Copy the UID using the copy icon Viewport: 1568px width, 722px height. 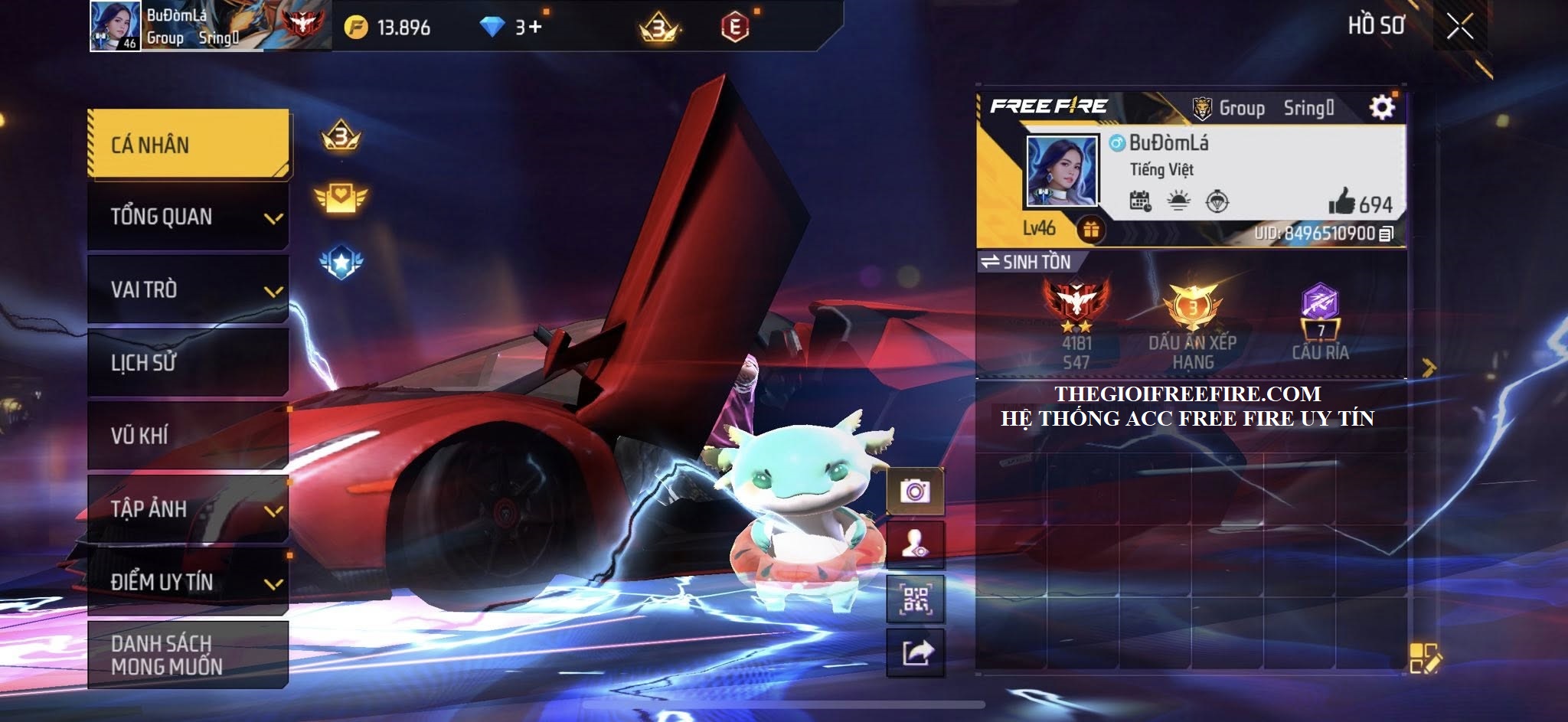click(1386, 234)
